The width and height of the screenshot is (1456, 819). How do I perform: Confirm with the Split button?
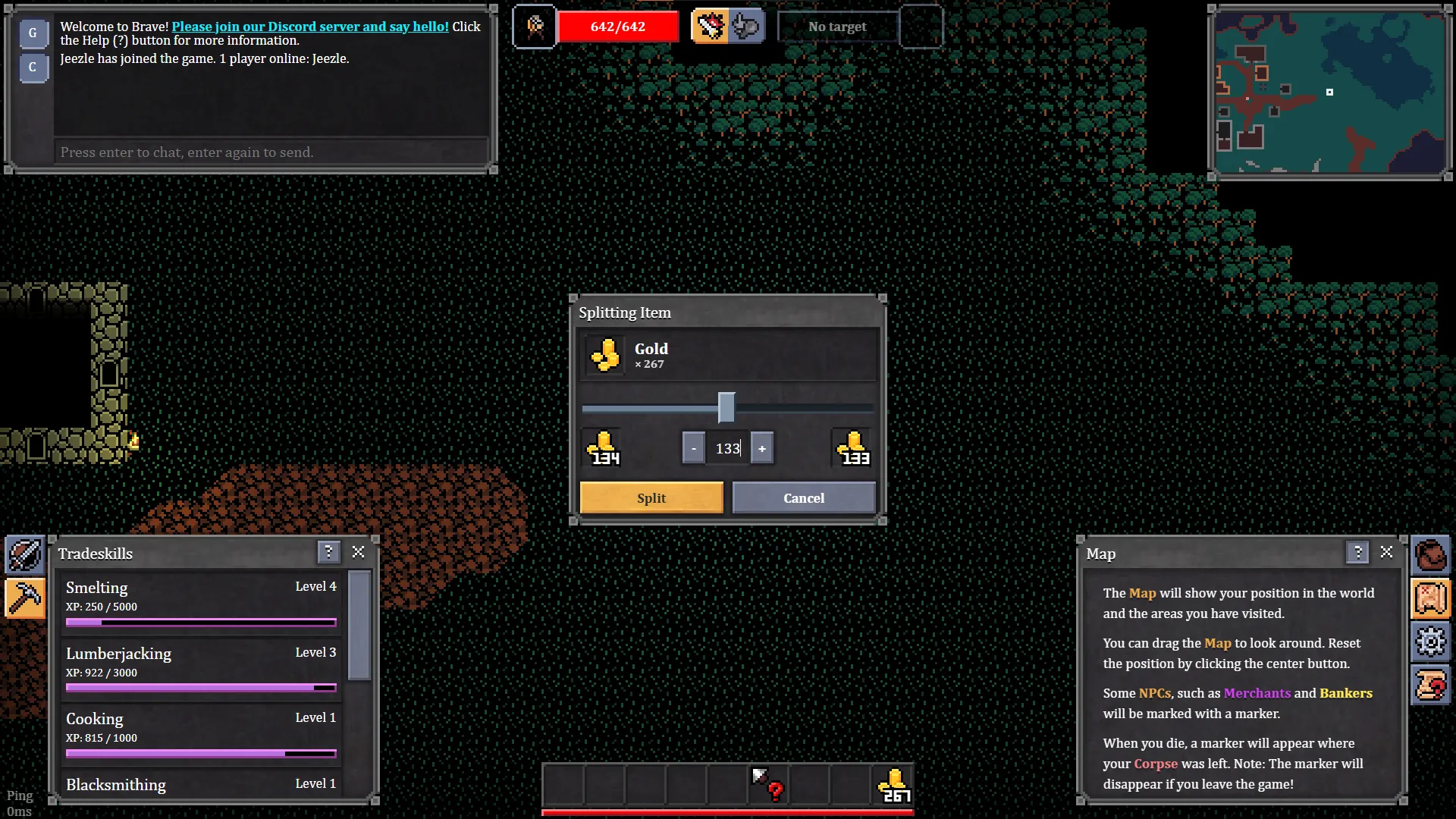pos(651,498)
